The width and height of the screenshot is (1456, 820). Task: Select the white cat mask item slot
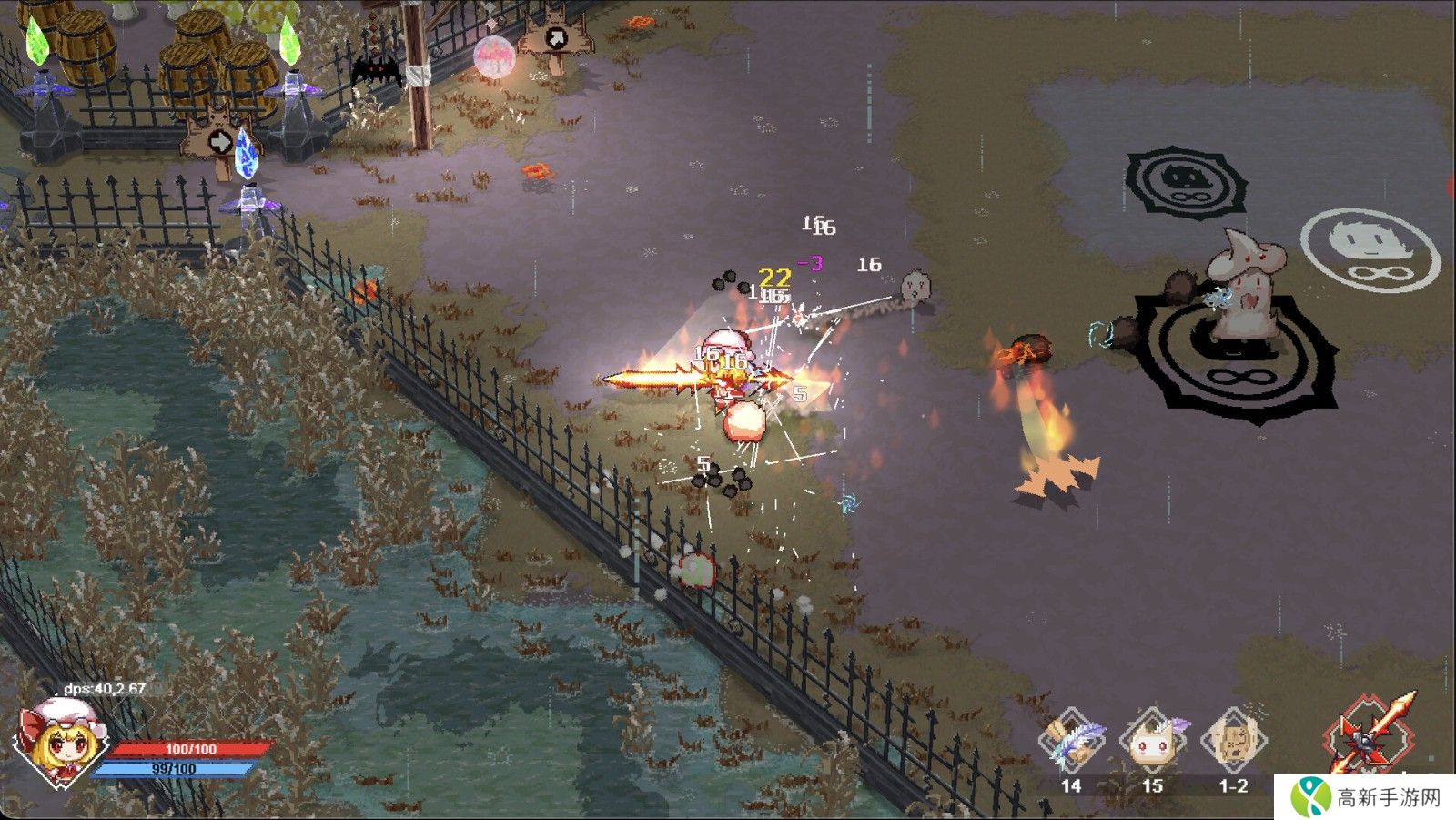pyautogui.click(x=1153, y=741)
